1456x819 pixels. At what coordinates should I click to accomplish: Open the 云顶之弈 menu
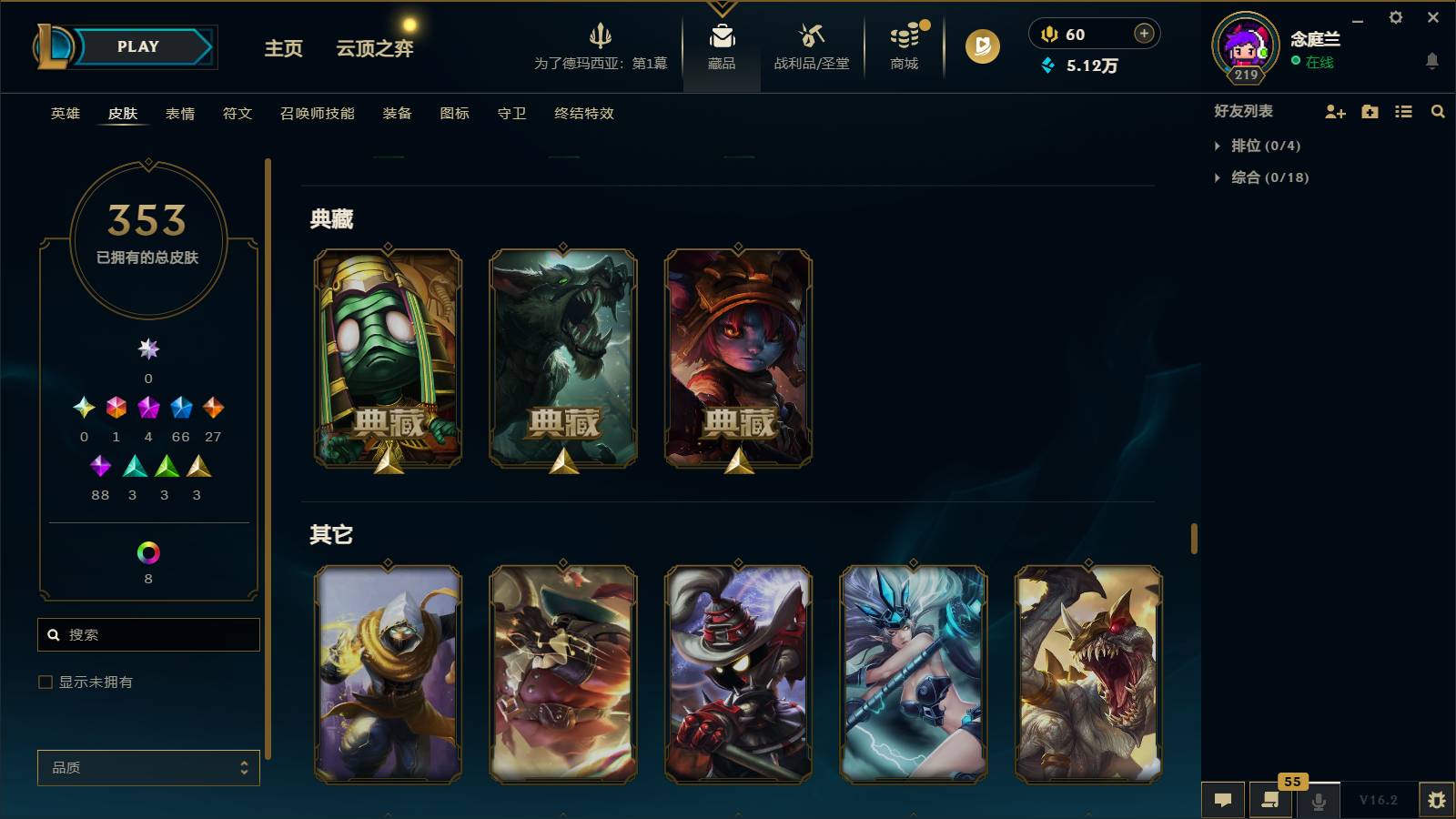point(372,48)
